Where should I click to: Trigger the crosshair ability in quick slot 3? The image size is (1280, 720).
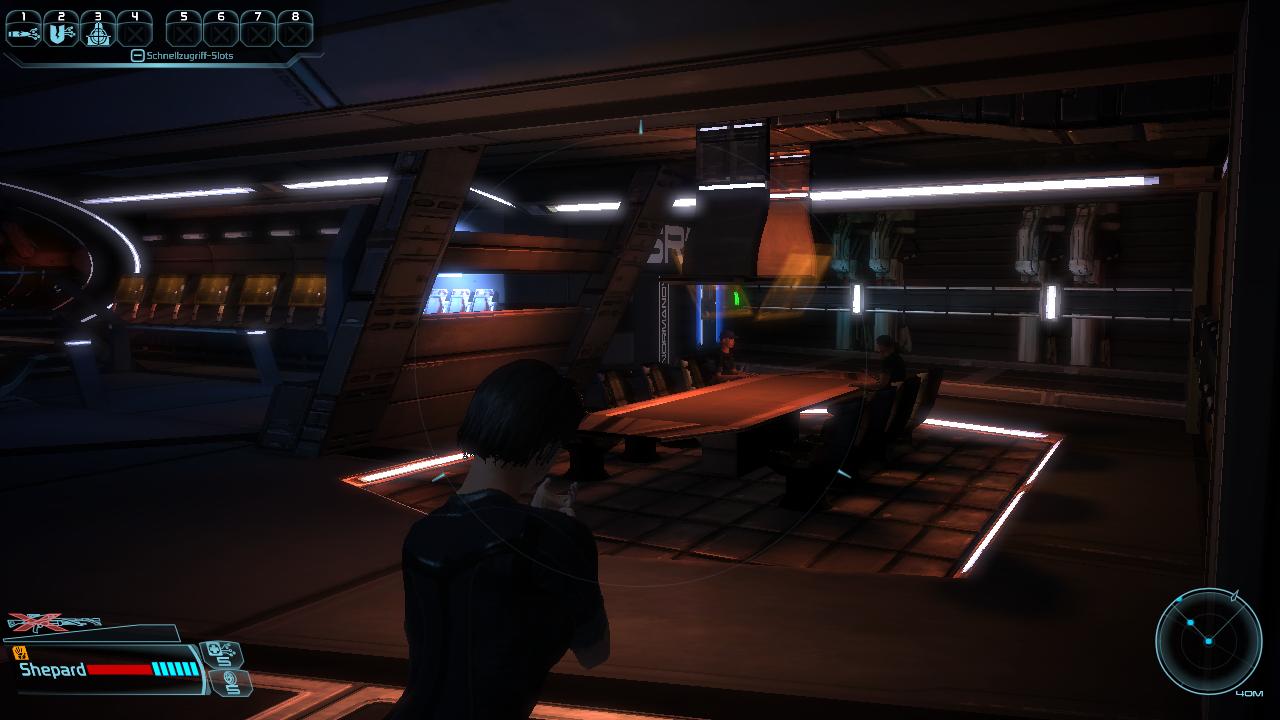[97, 30]
